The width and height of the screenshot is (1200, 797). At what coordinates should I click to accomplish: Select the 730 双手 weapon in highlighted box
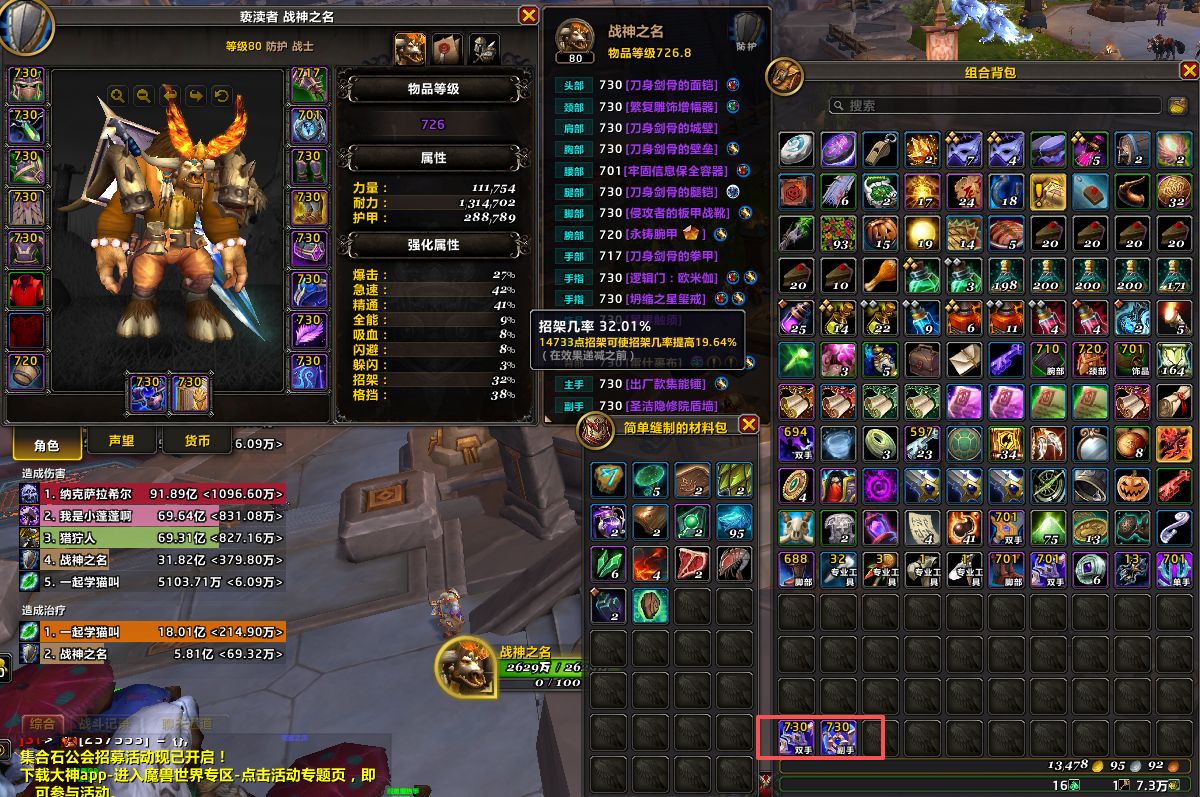[x=797, y=738]
